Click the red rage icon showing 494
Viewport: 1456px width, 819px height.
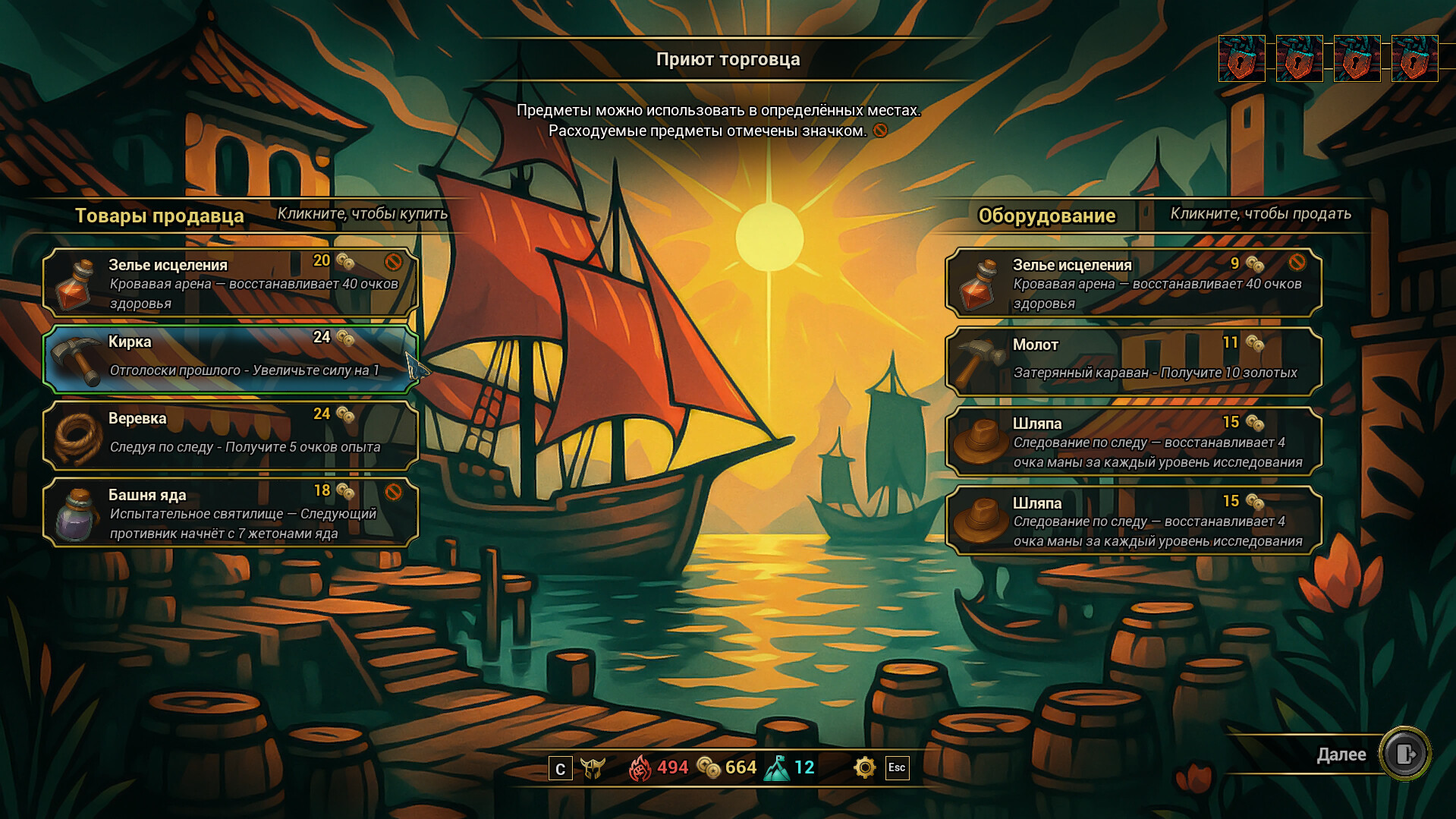[642, 767]
